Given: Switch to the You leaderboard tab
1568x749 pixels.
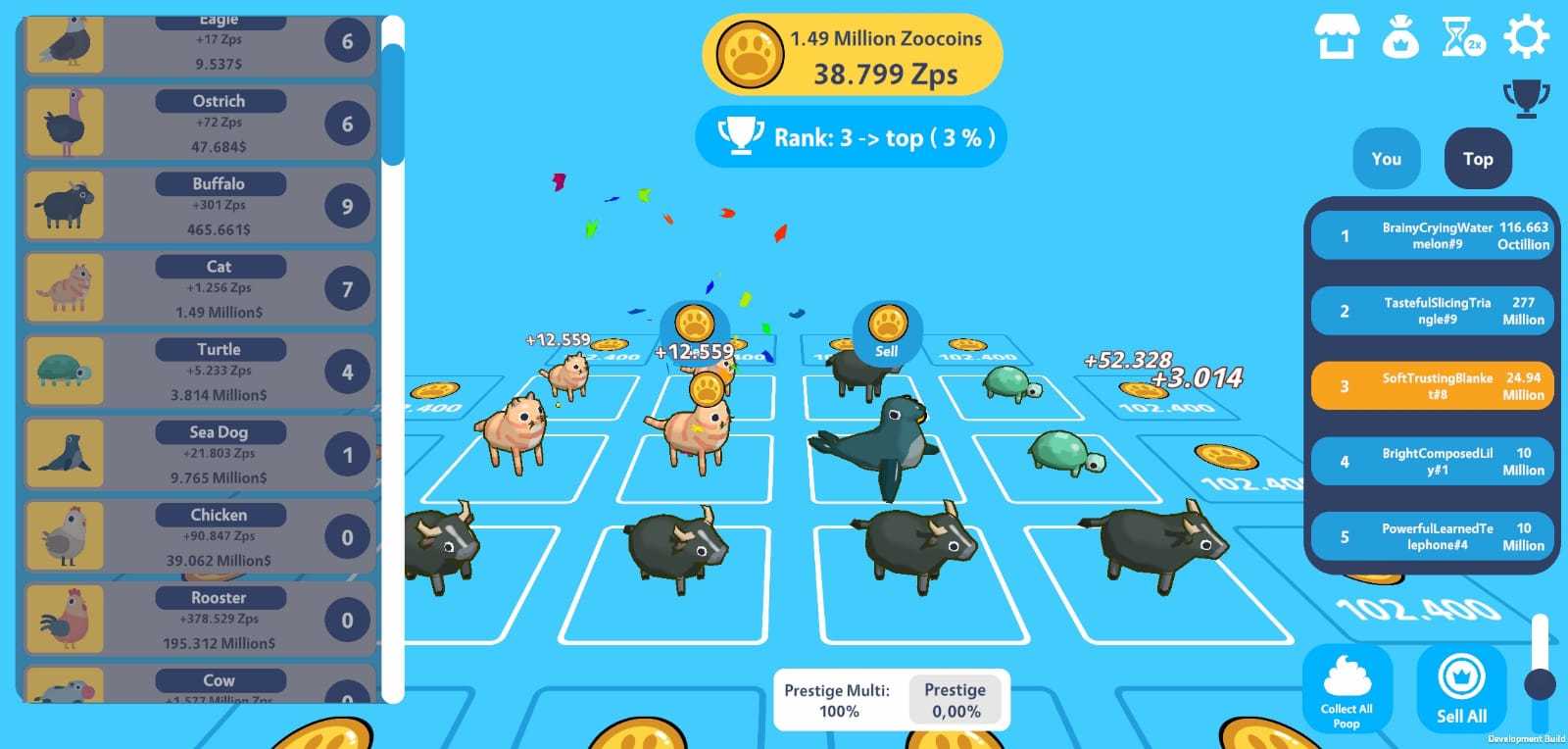Looking at the screenshot, I should [x=1385, y=158].
